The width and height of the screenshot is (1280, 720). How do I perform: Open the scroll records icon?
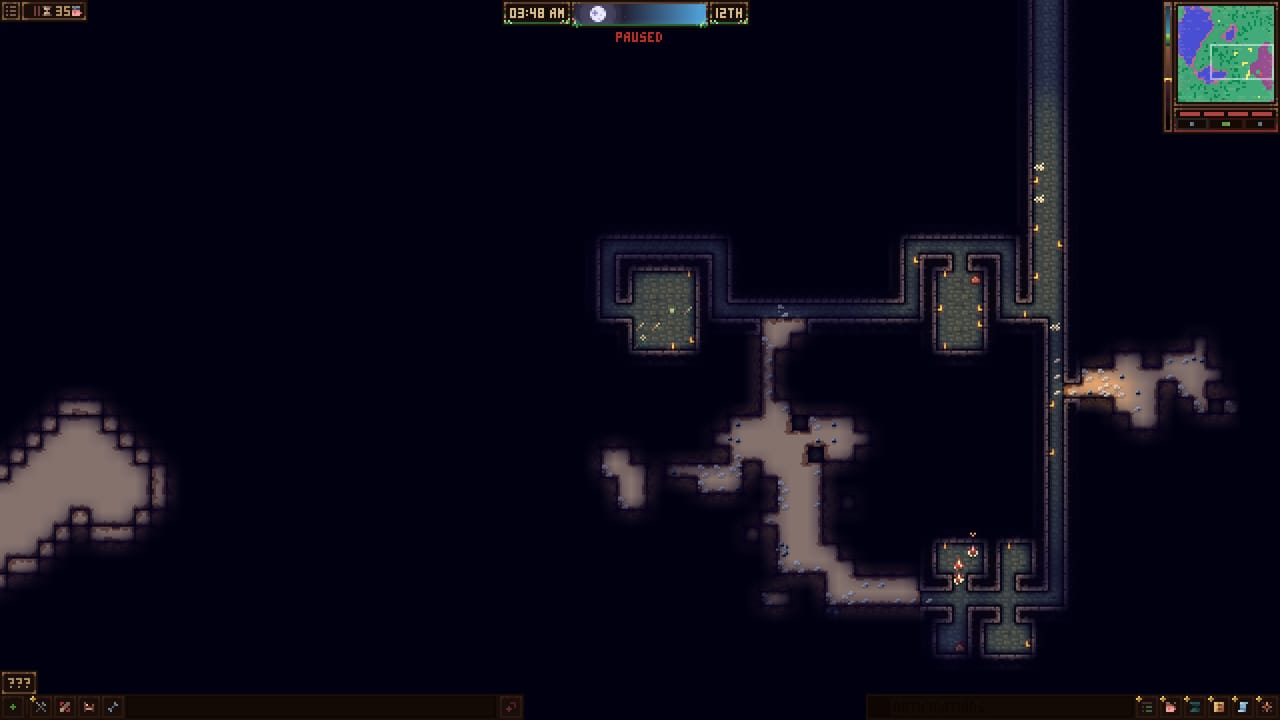pyautogui.click(x=1242, y=707)
